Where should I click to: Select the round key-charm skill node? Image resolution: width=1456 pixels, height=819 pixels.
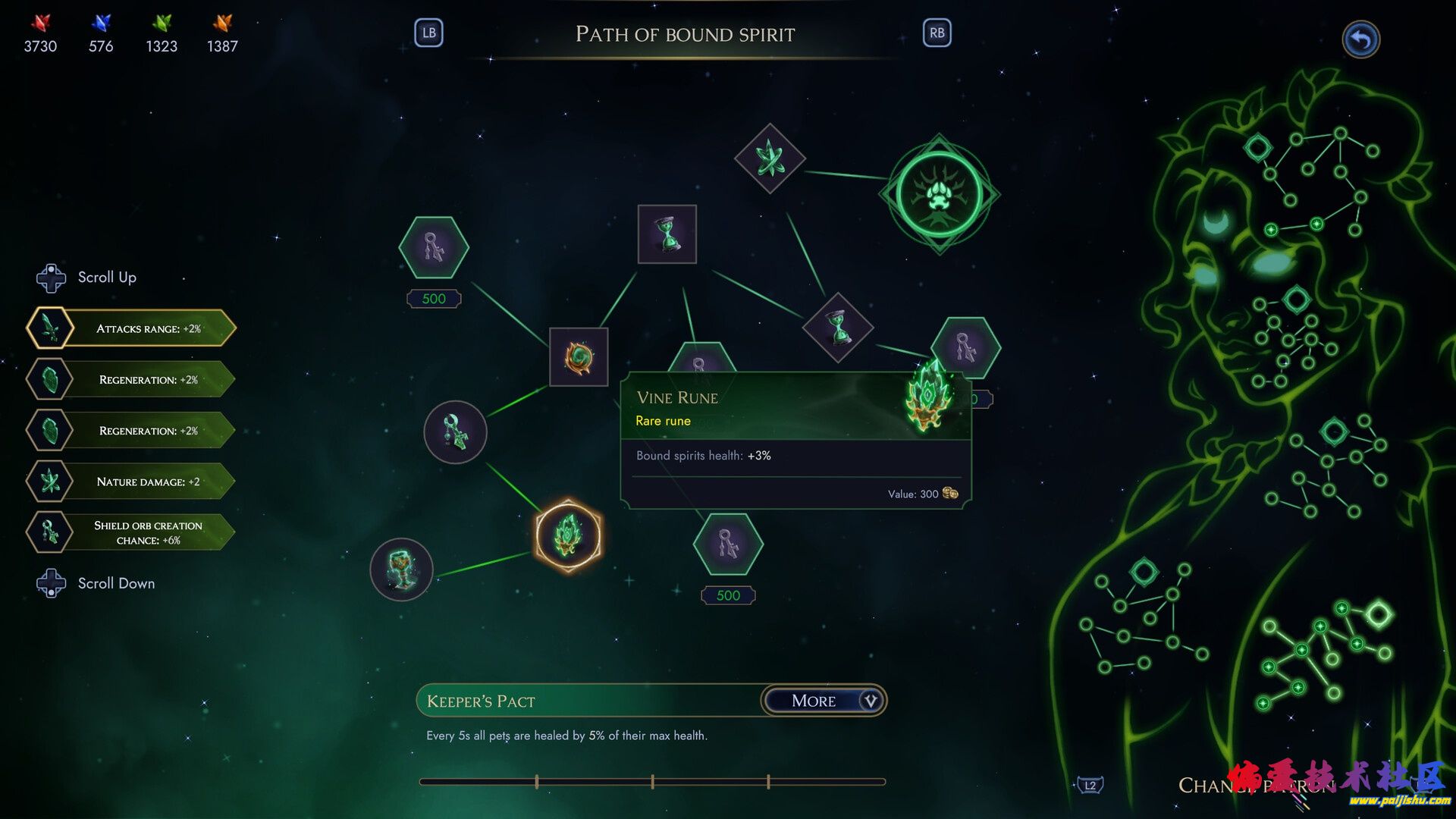tap(455, 432)
